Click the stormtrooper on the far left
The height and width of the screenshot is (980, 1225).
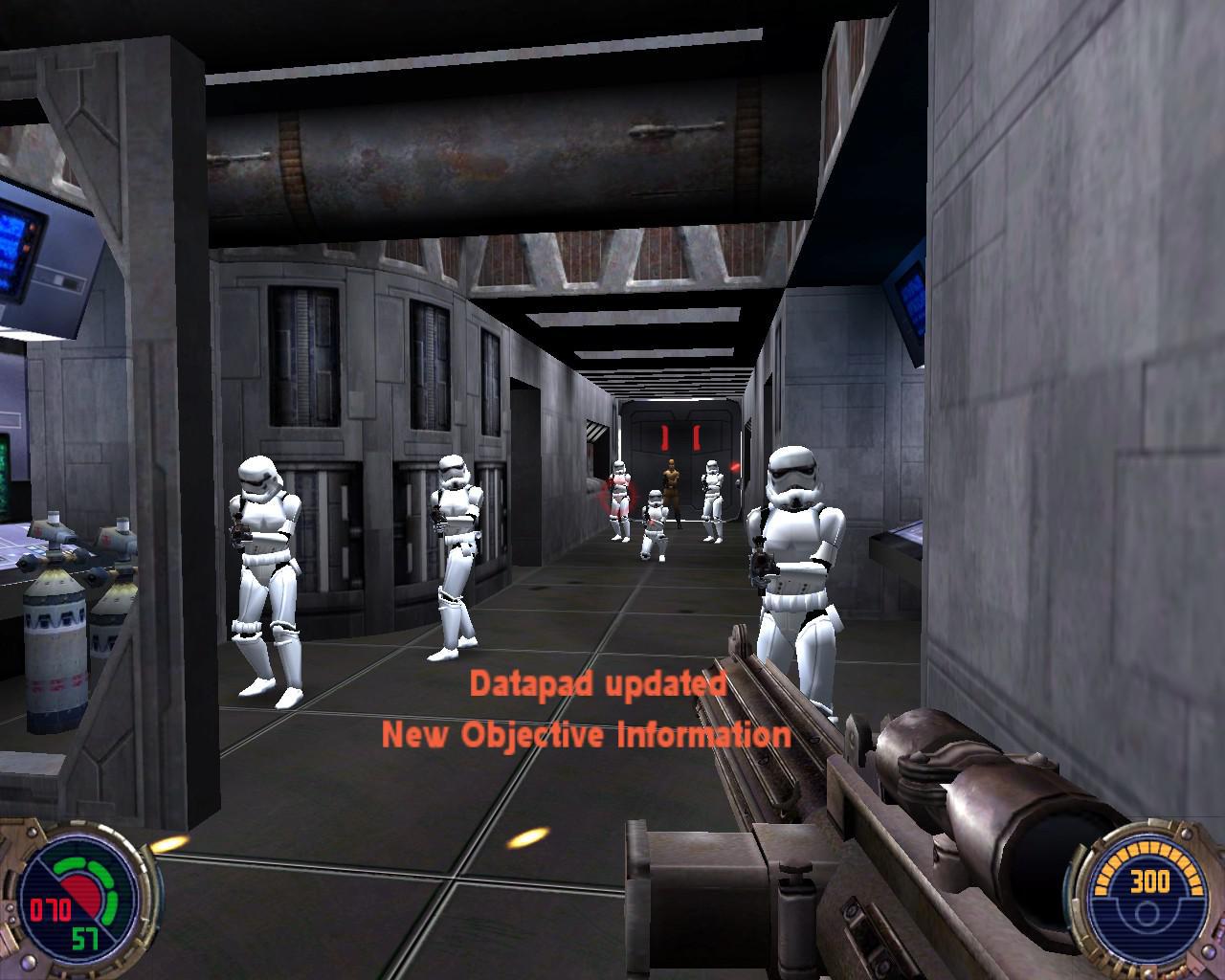(261, 555)
